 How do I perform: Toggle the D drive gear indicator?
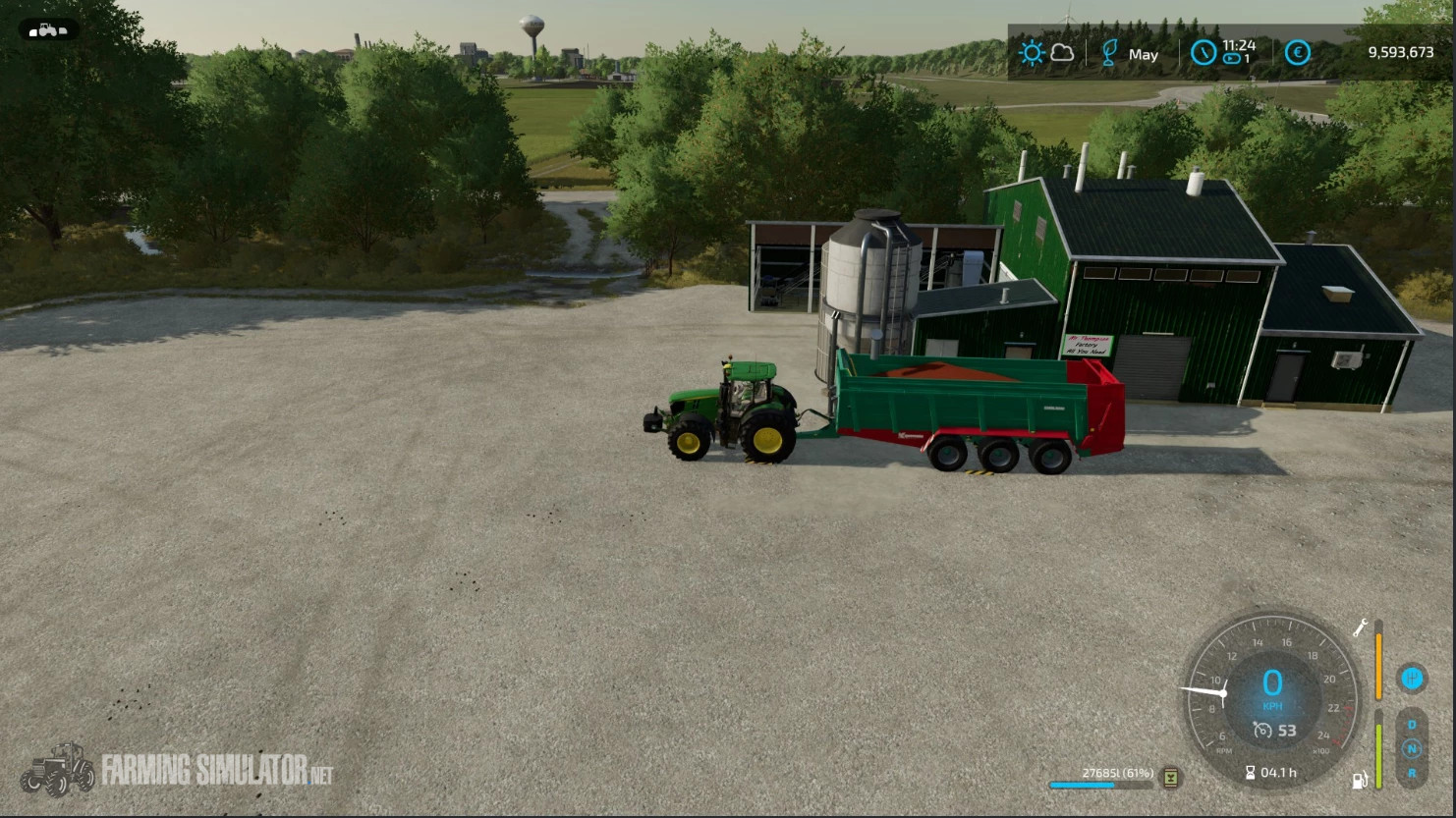(x=1412, y=724)
